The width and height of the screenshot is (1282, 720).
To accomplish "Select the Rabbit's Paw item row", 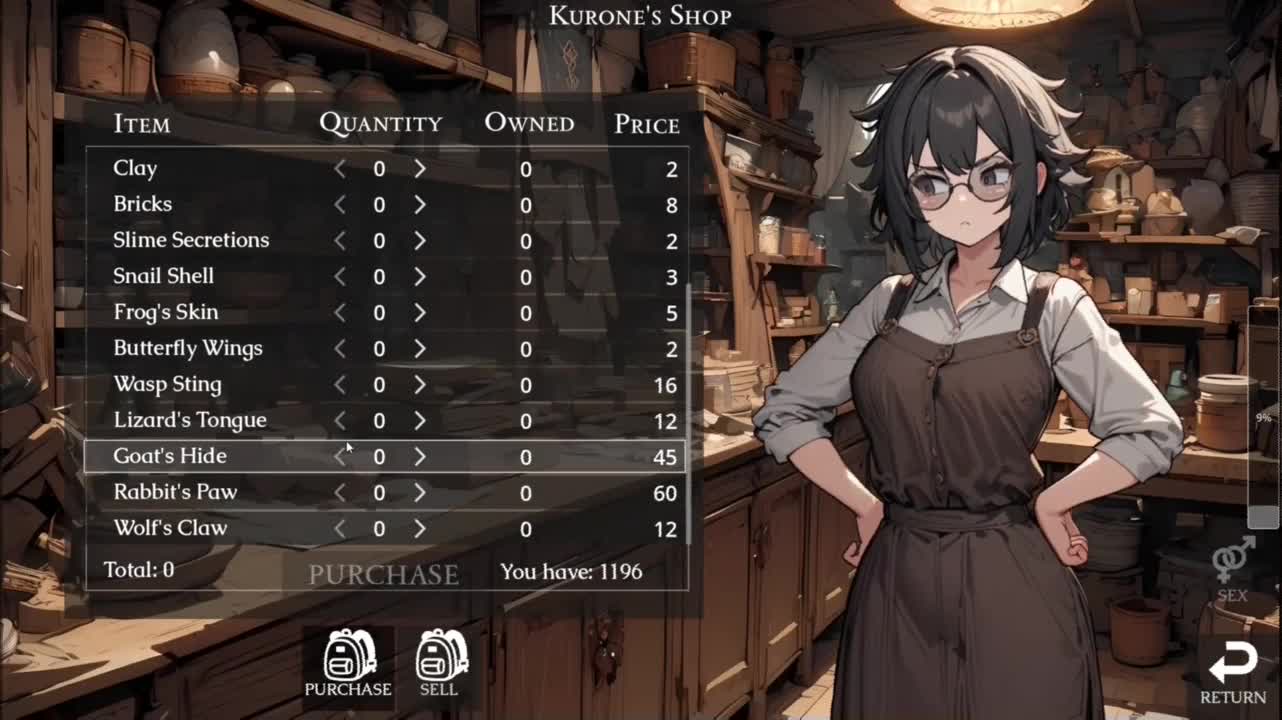I will pos(165,492).
